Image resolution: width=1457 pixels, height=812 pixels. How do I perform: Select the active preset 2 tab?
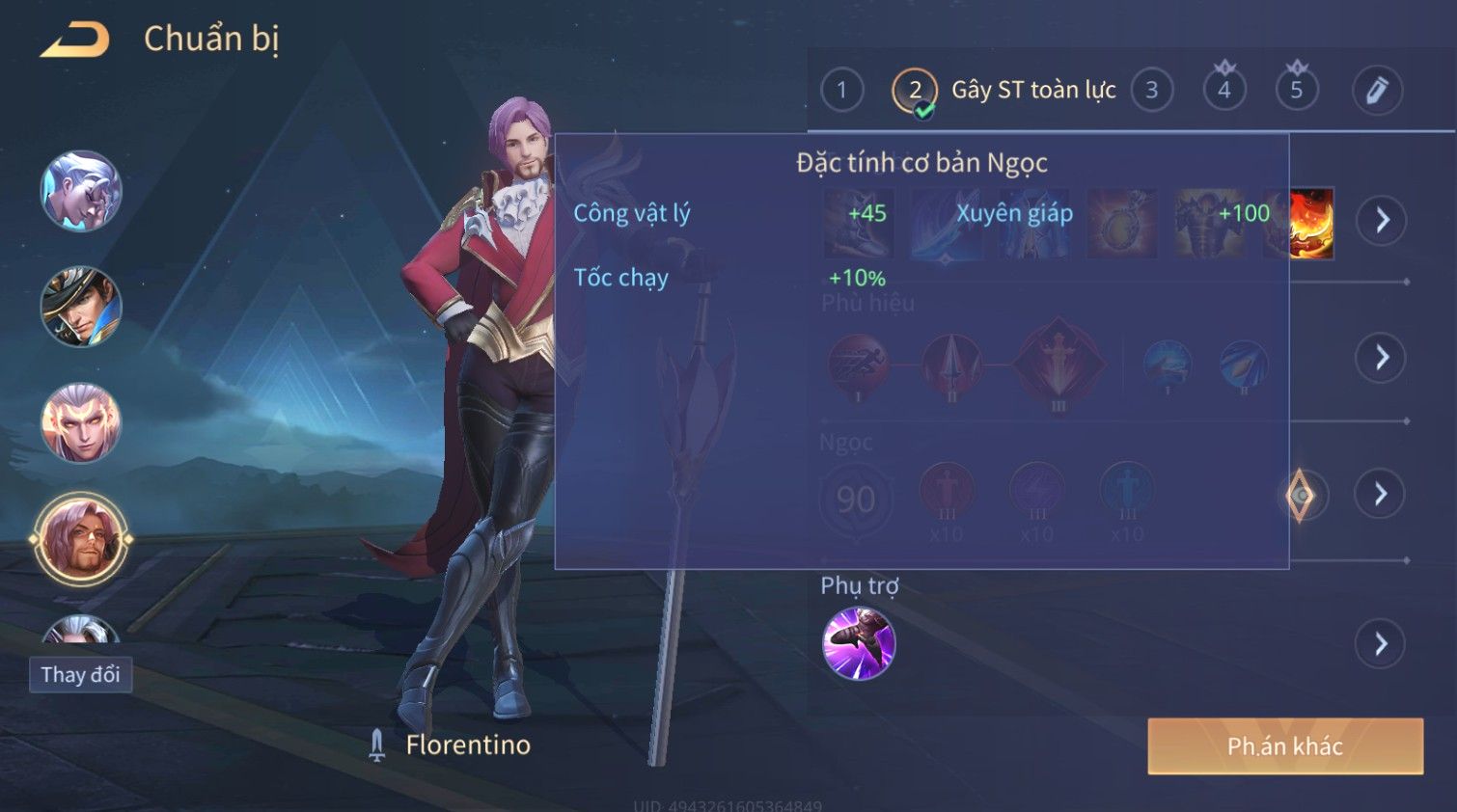coord(914,92)
